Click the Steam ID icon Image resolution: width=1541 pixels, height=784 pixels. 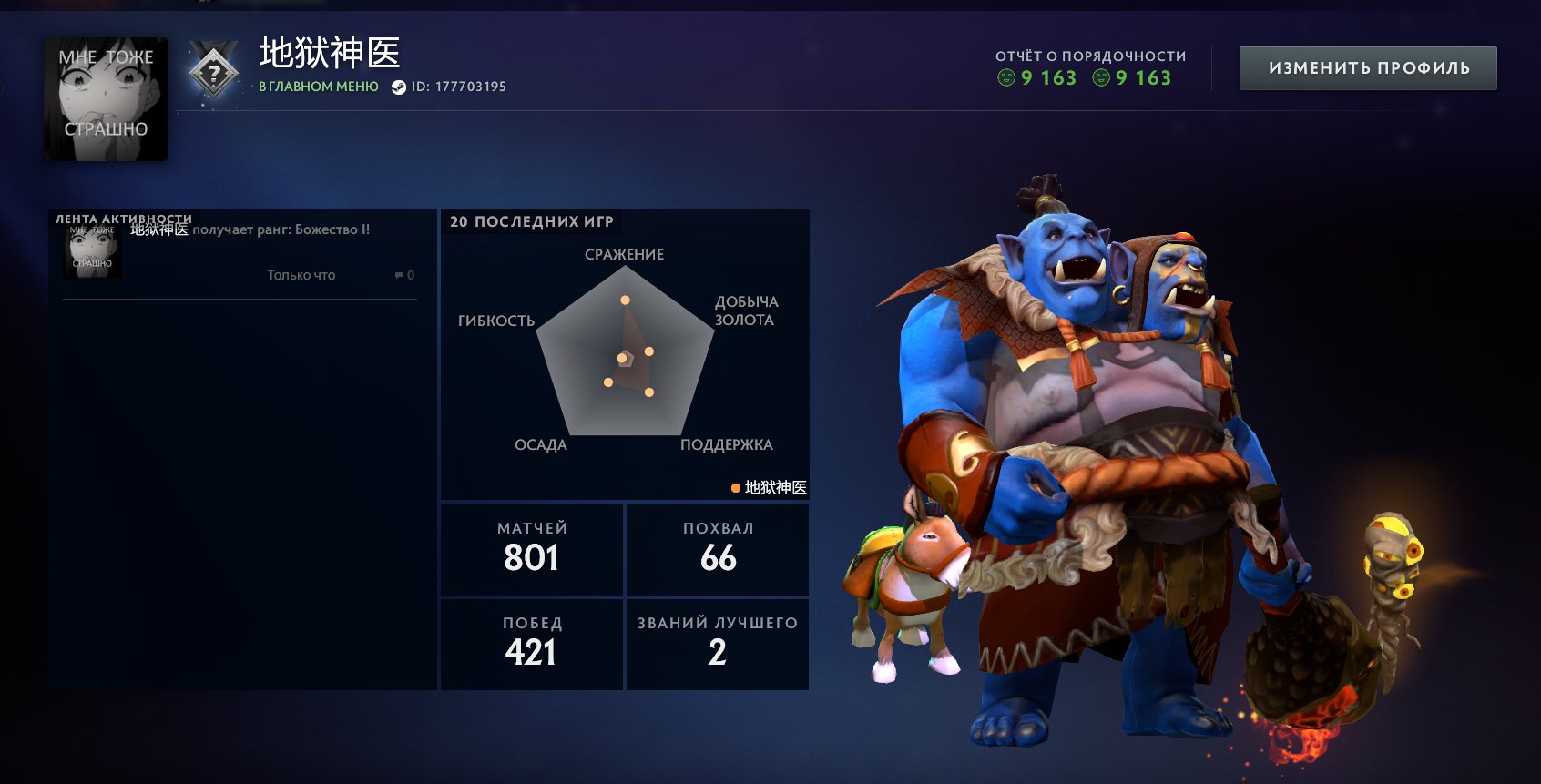point(398,87)
